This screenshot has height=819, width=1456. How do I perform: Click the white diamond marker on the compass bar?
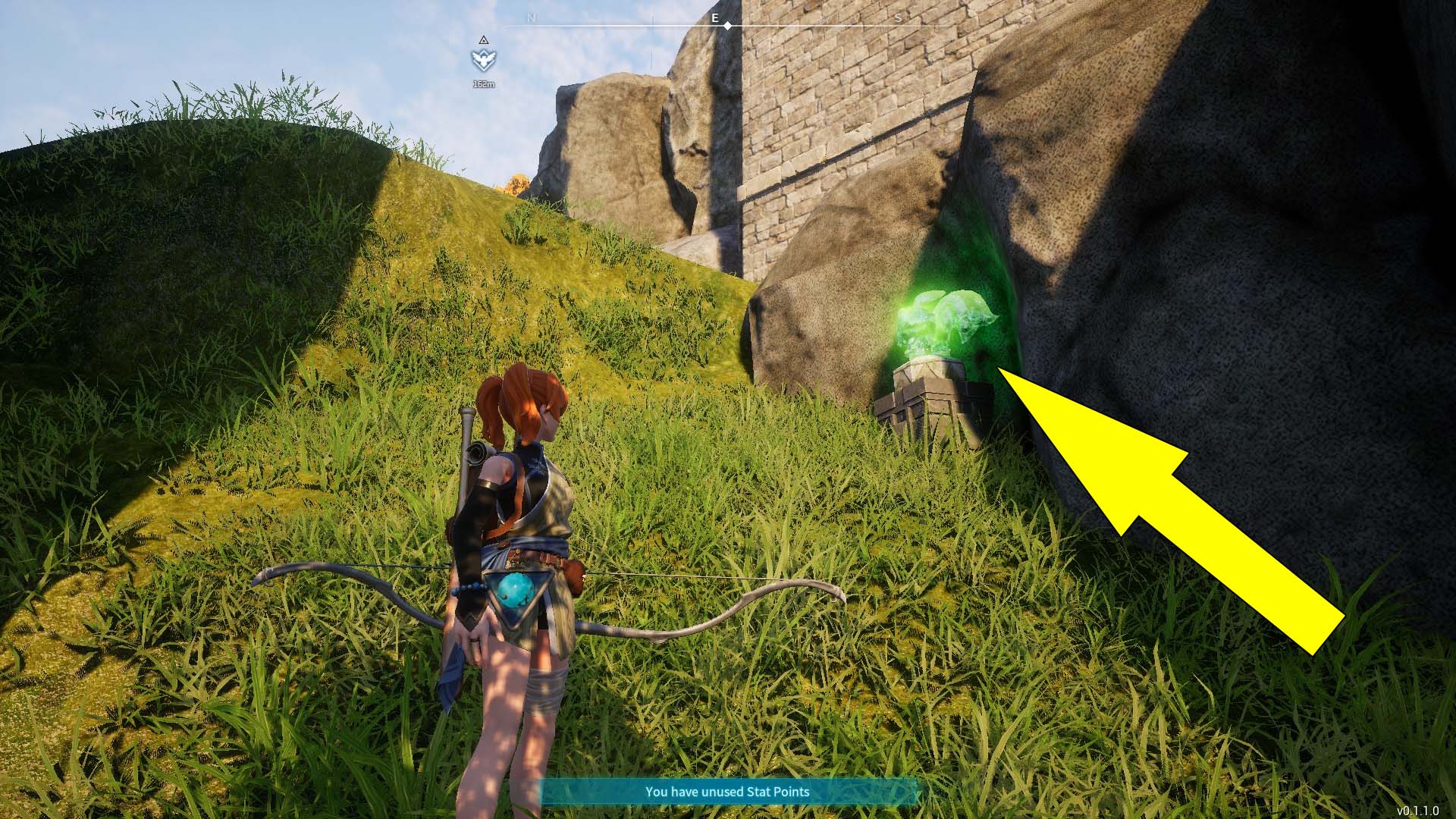[728, 25]
